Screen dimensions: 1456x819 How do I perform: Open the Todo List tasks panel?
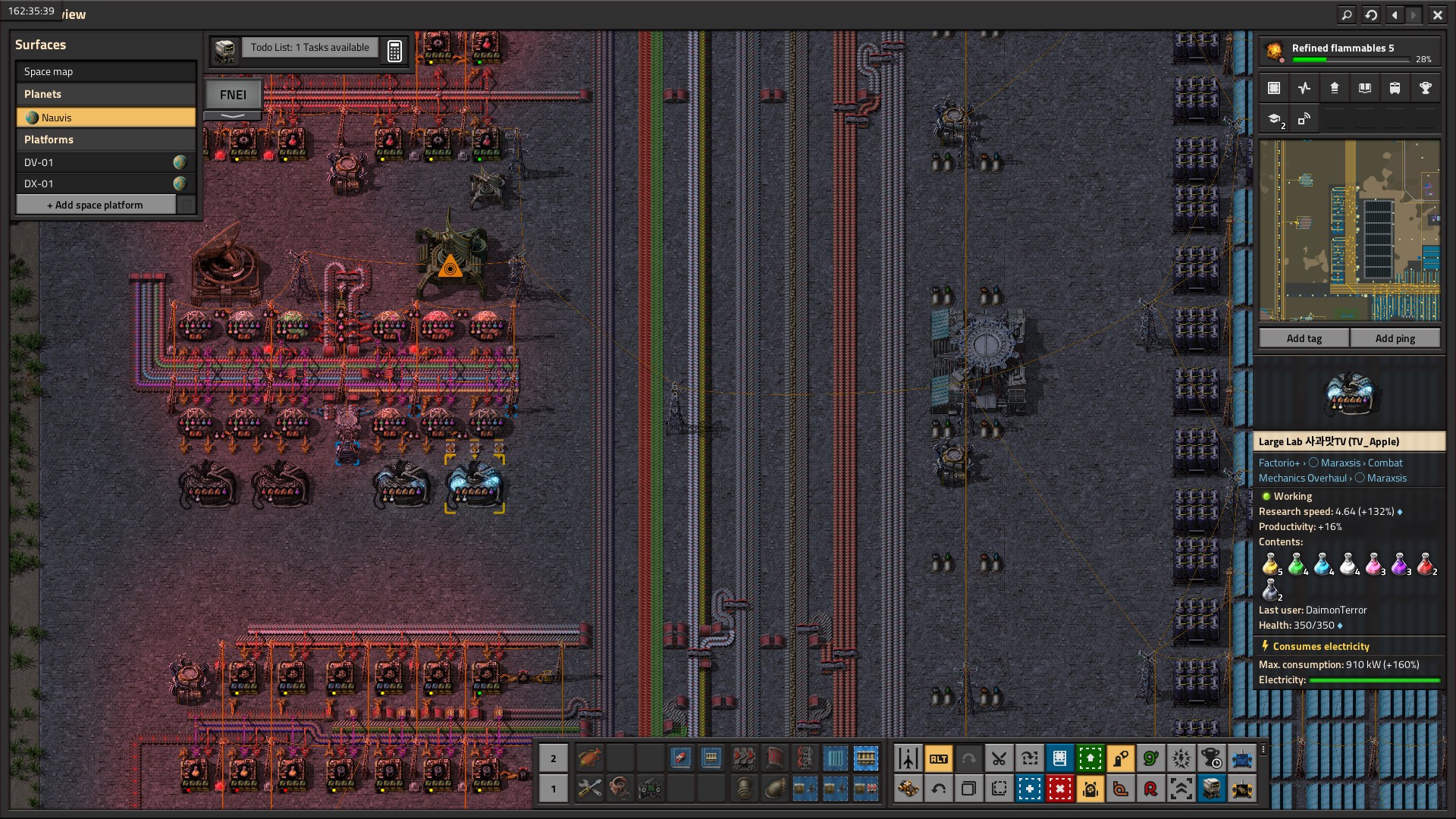tap(309, 48)
